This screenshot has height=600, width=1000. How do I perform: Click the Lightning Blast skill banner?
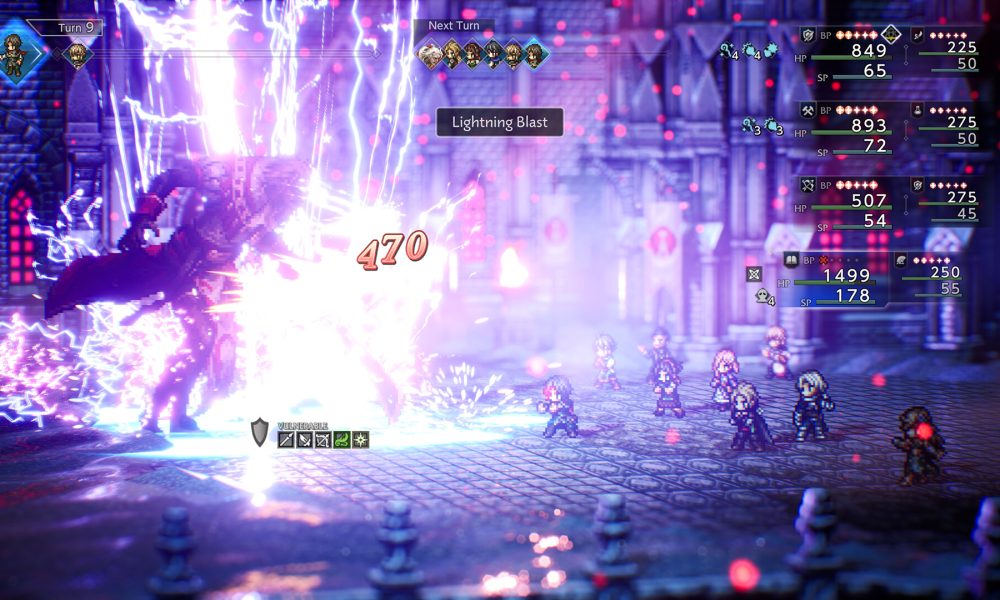(499, 123)
